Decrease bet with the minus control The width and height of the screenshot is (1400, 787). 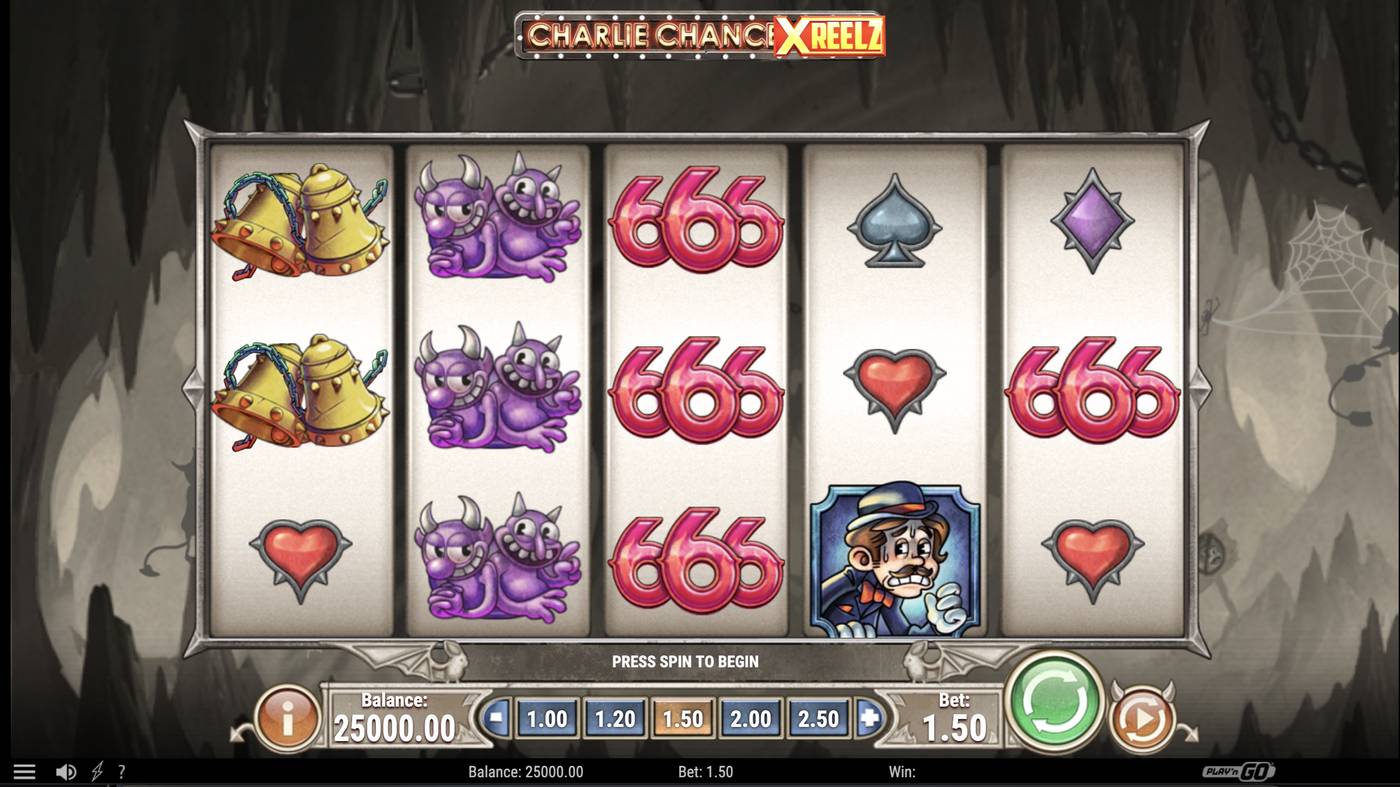pyautogui.click(x=497, y=718)
